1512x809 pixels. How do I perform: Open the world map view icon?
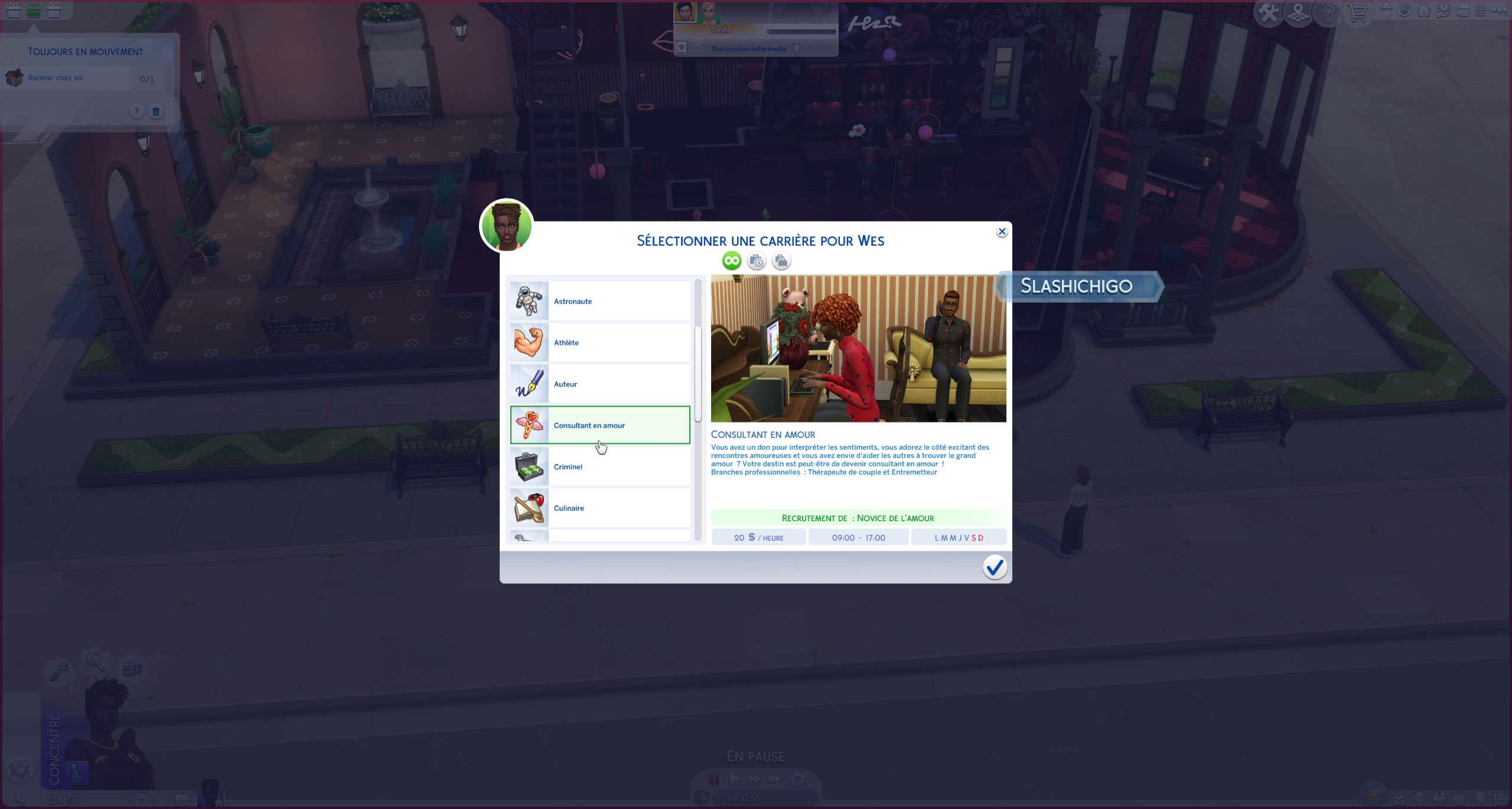click(x=1298, y=12)
